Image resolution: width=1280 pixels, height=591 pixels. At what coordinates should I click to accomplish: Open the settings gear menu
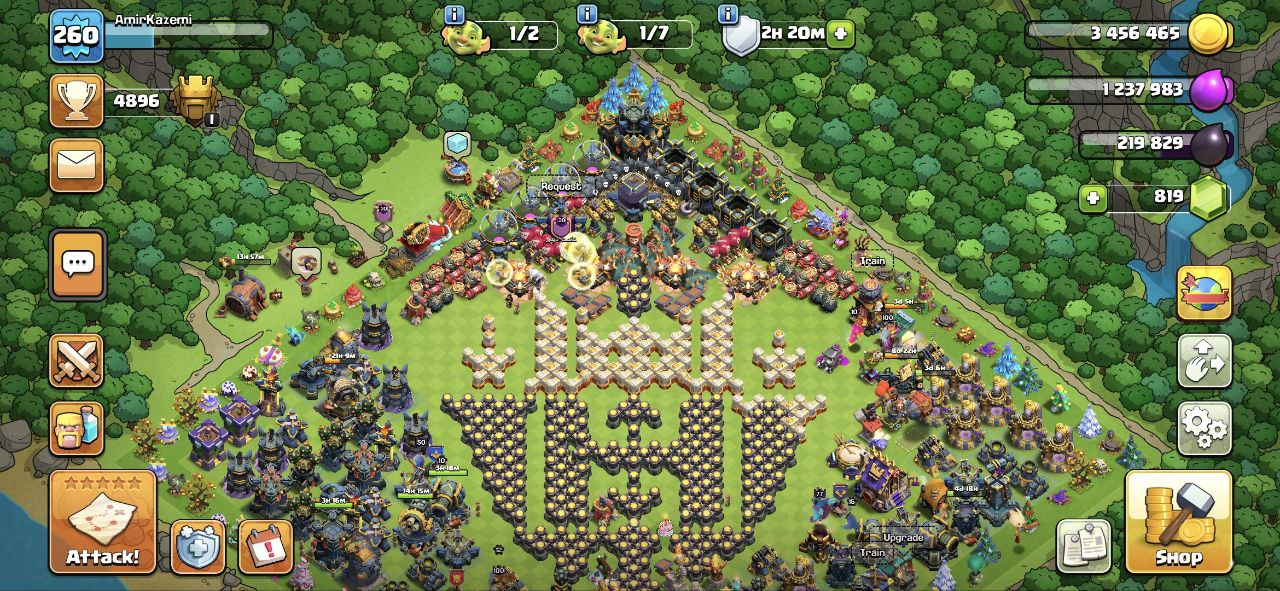click(1204, 427)
